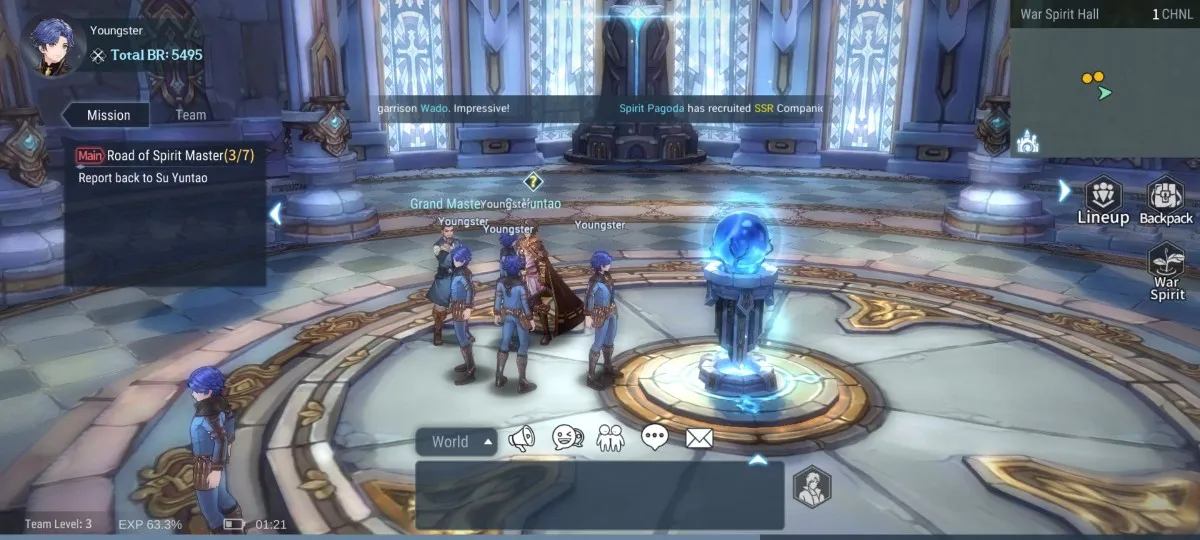Open the mail envelope icon
This screenshot has height=540, width=1200.
click(699, 437)
